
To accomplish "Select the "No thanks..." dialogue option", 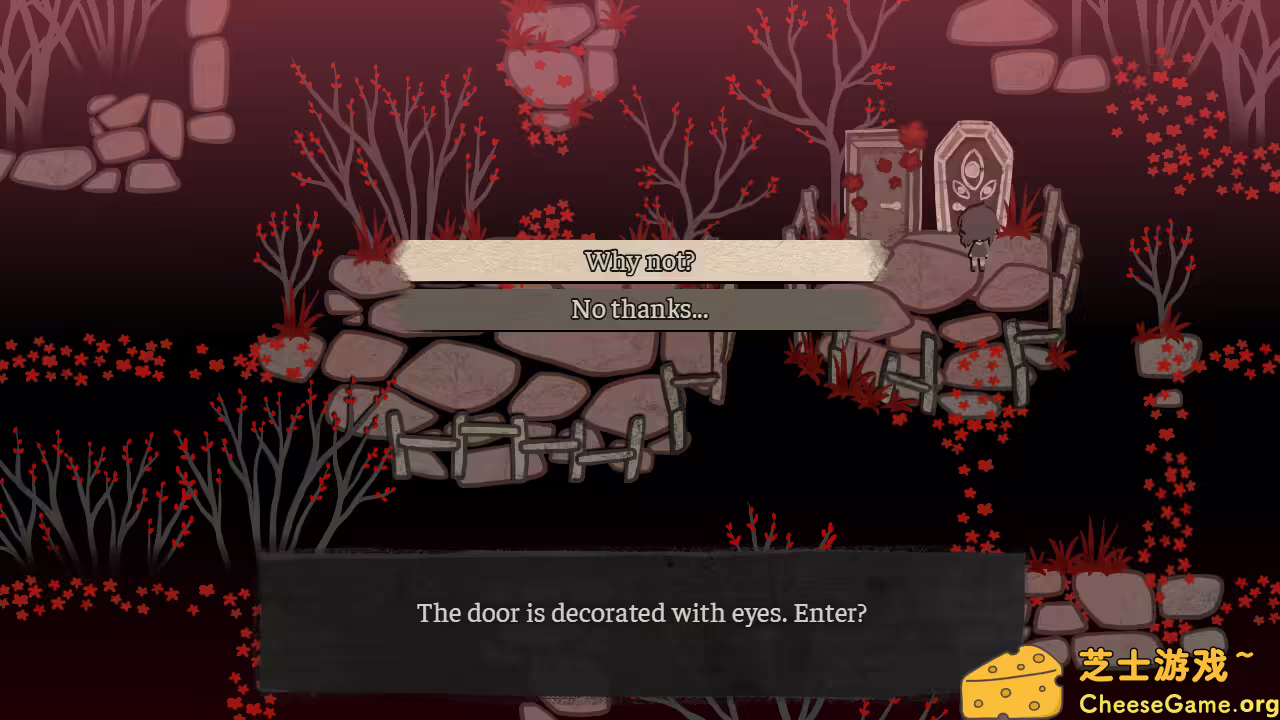I will [639, 310].
